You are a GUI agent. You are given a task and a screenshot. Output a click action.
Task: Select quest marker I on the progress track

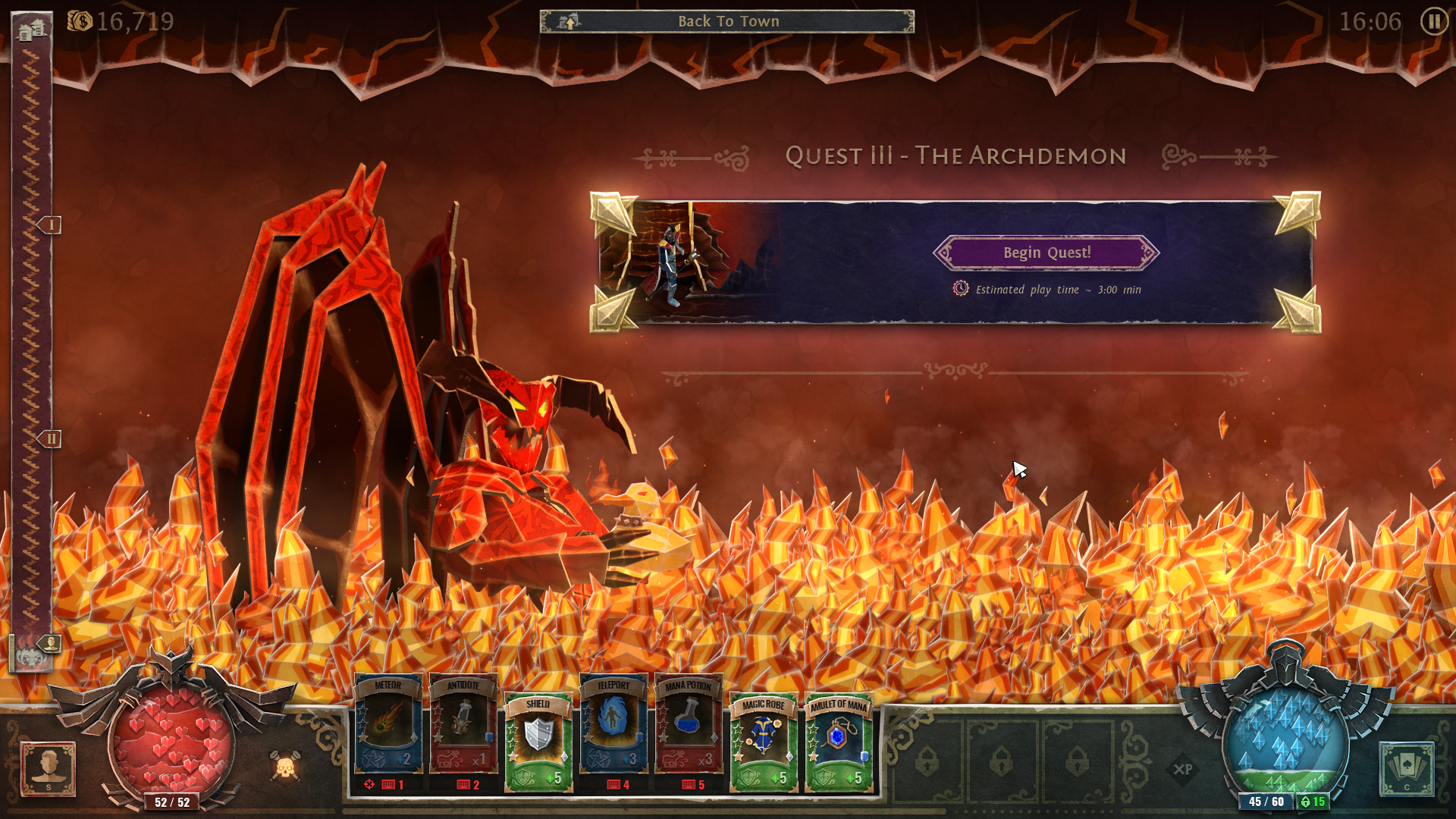point(51,225)
